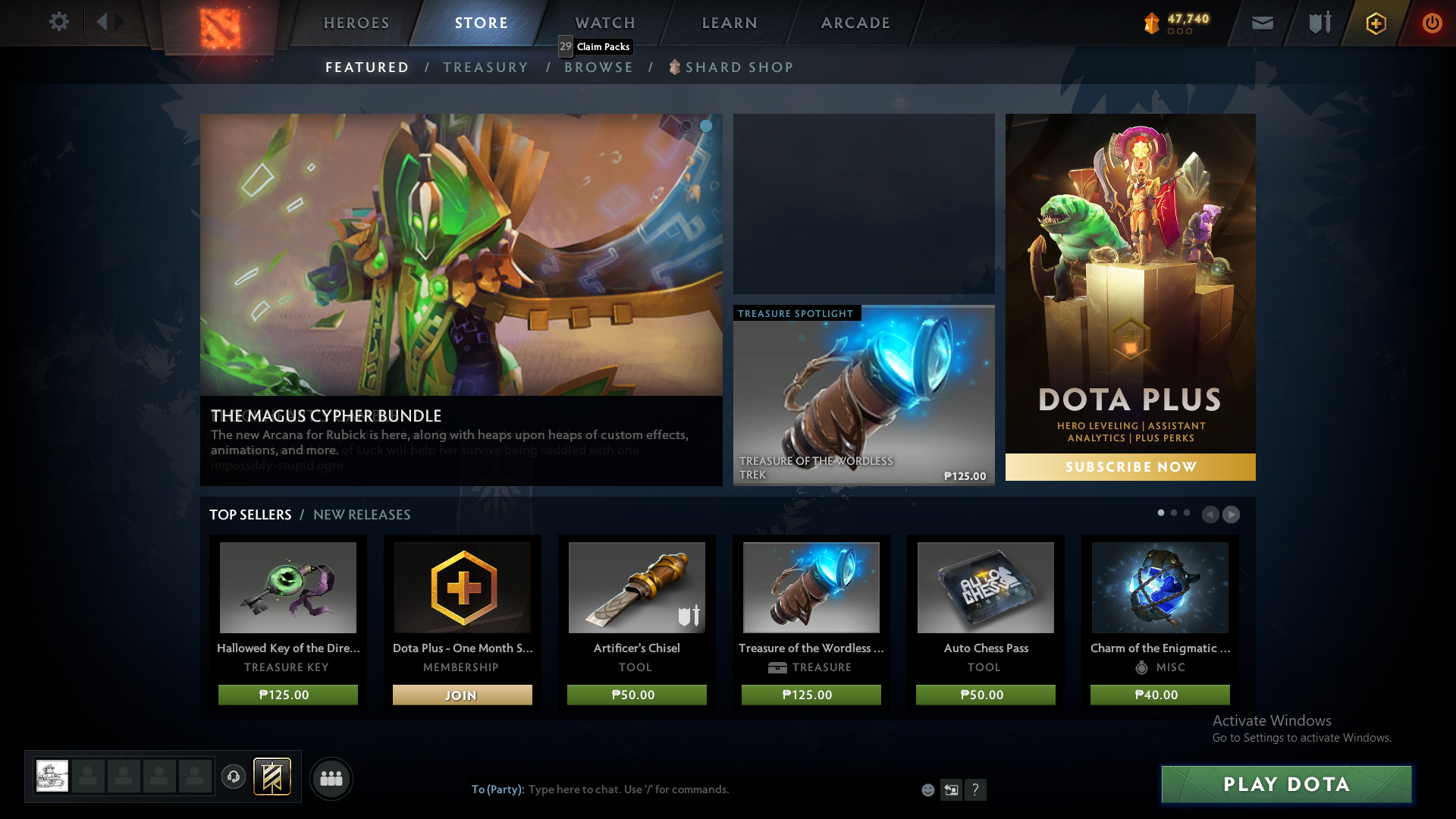The width and height of the screenshot is (1456, 819).
Task: Open the chat help question mark
Action: pyautogui.click(x=976, y=789)
